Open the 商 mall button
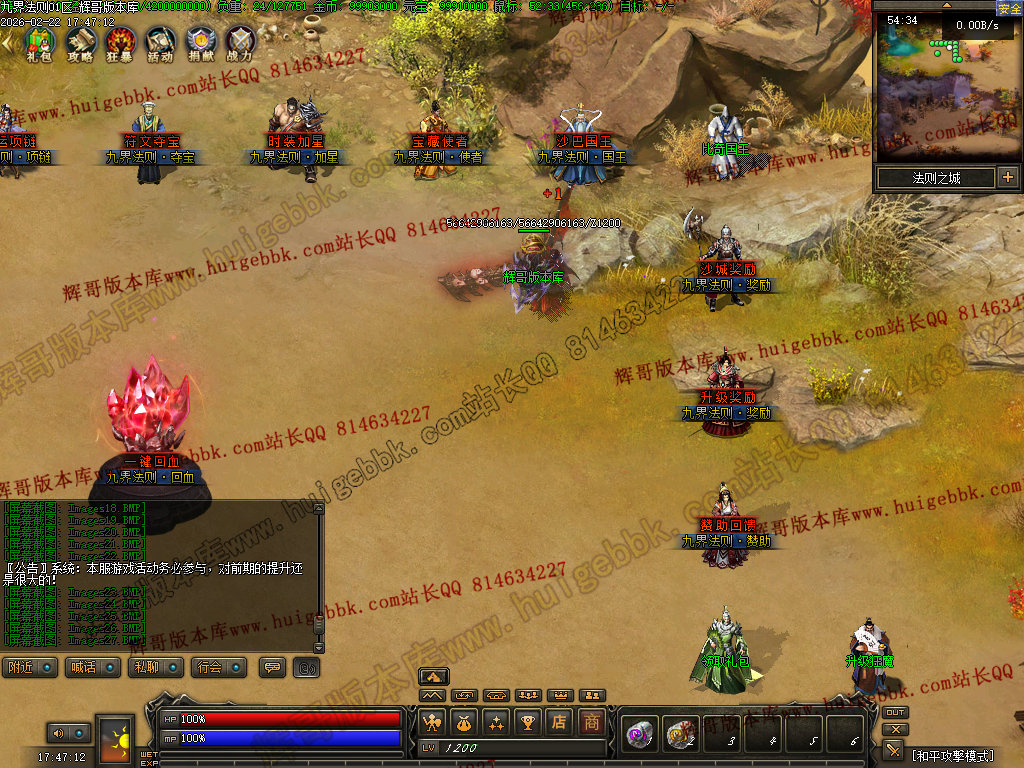Screen dimensions: 1024x768 [593, 721]
